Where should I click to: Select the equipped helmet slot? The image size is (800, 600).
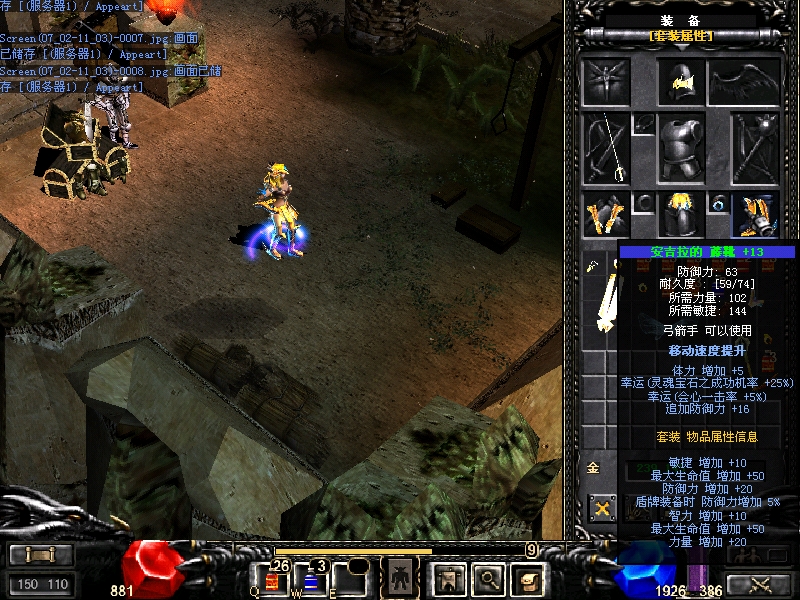681,82
